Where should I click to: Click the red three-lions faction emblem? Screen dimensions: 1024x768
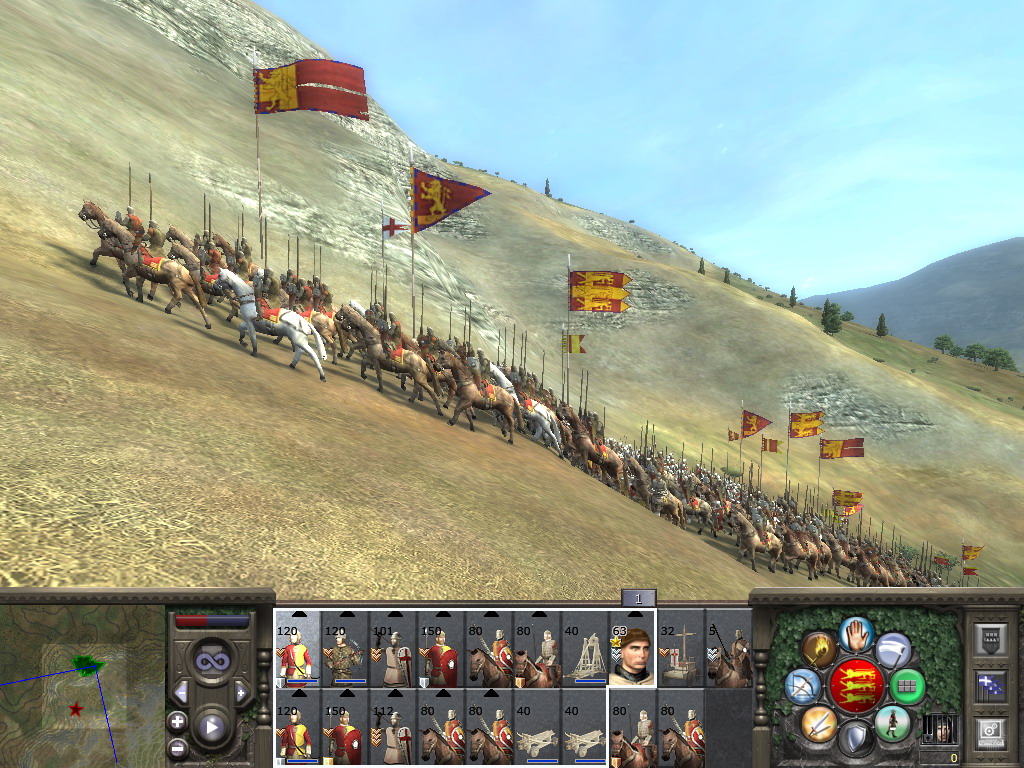point(855,686)
